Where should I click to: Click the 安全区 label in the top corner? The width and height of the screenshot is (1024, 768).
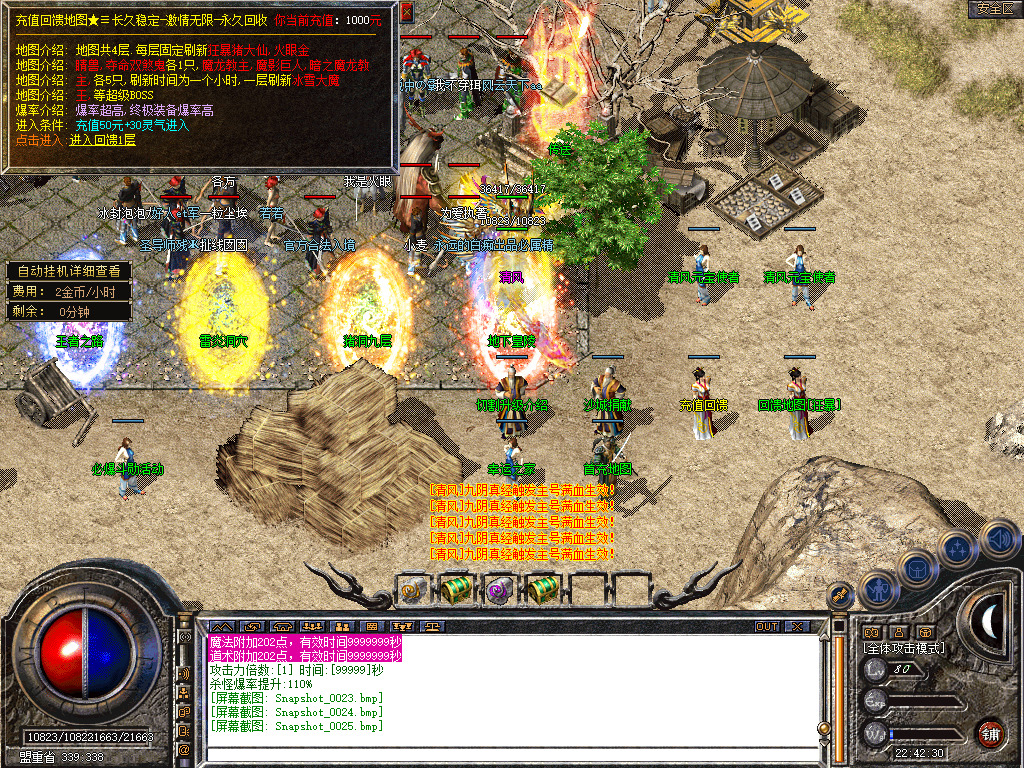pyautogui.click(x=995, y=9)
